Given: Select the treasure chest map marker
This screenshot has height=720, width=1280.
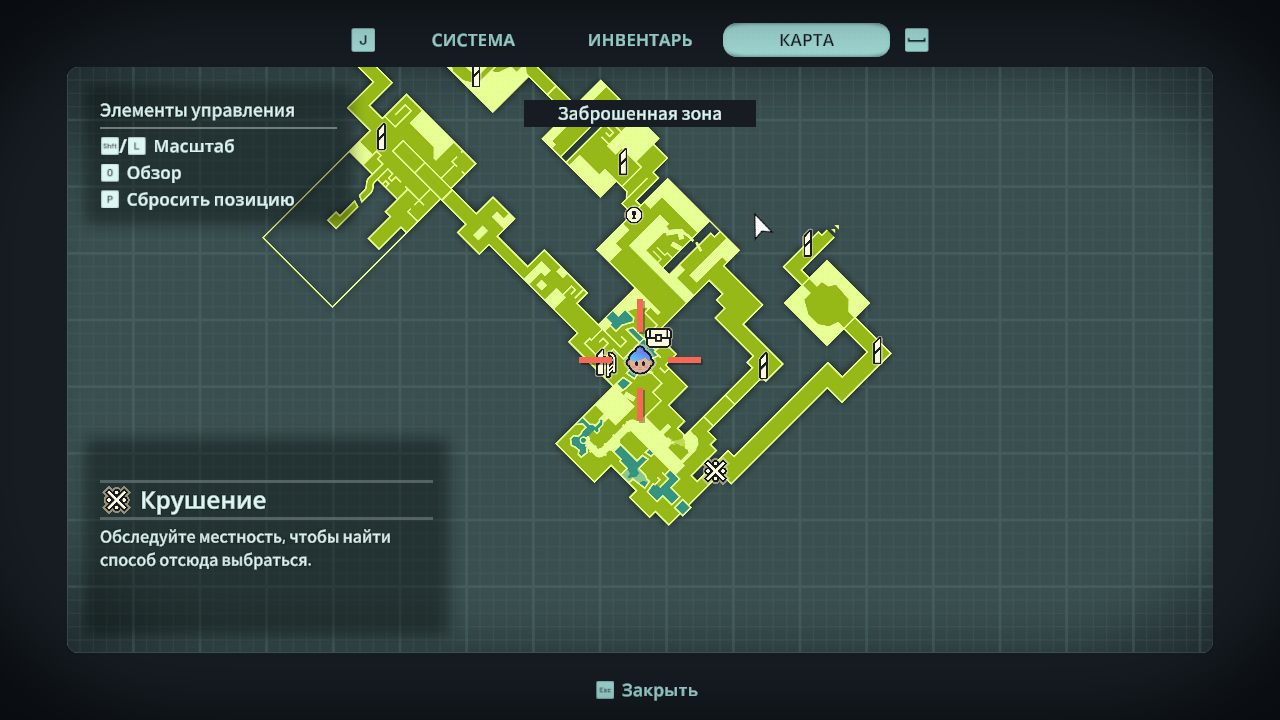Looking at the screenshot, I should click(x=658, y=337).
